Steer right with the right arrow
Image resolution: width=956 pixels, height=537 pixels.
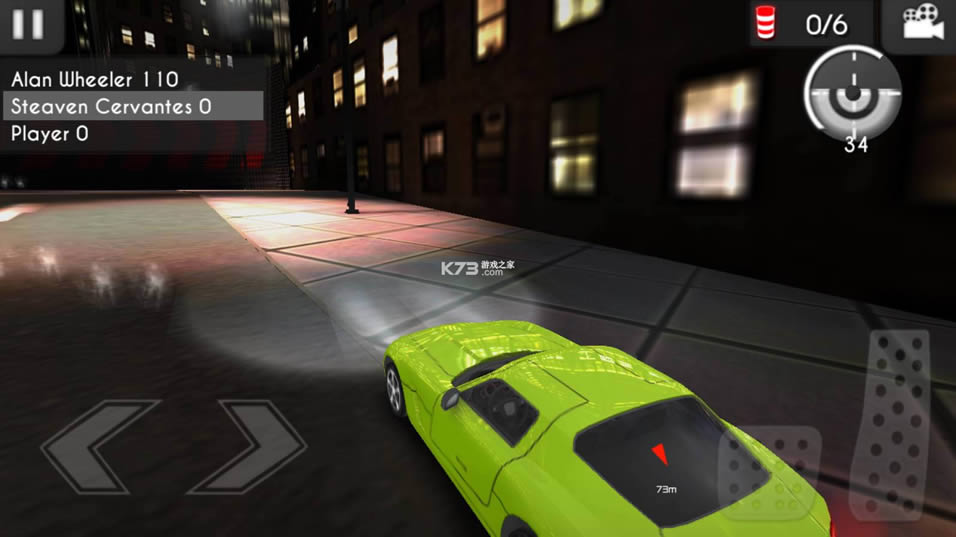[247, 447]
